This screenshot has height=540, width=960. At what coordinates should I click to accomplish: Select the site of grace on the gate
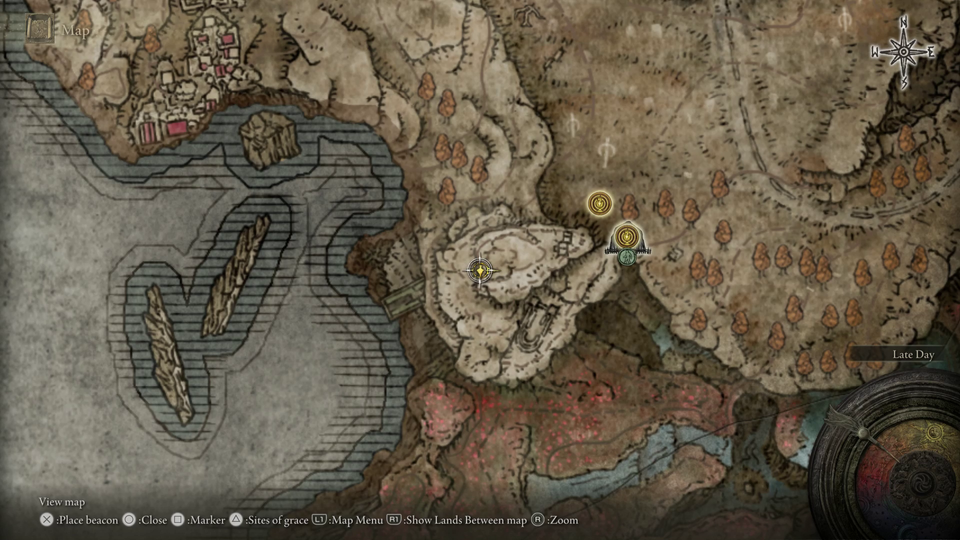click(626, 237)
